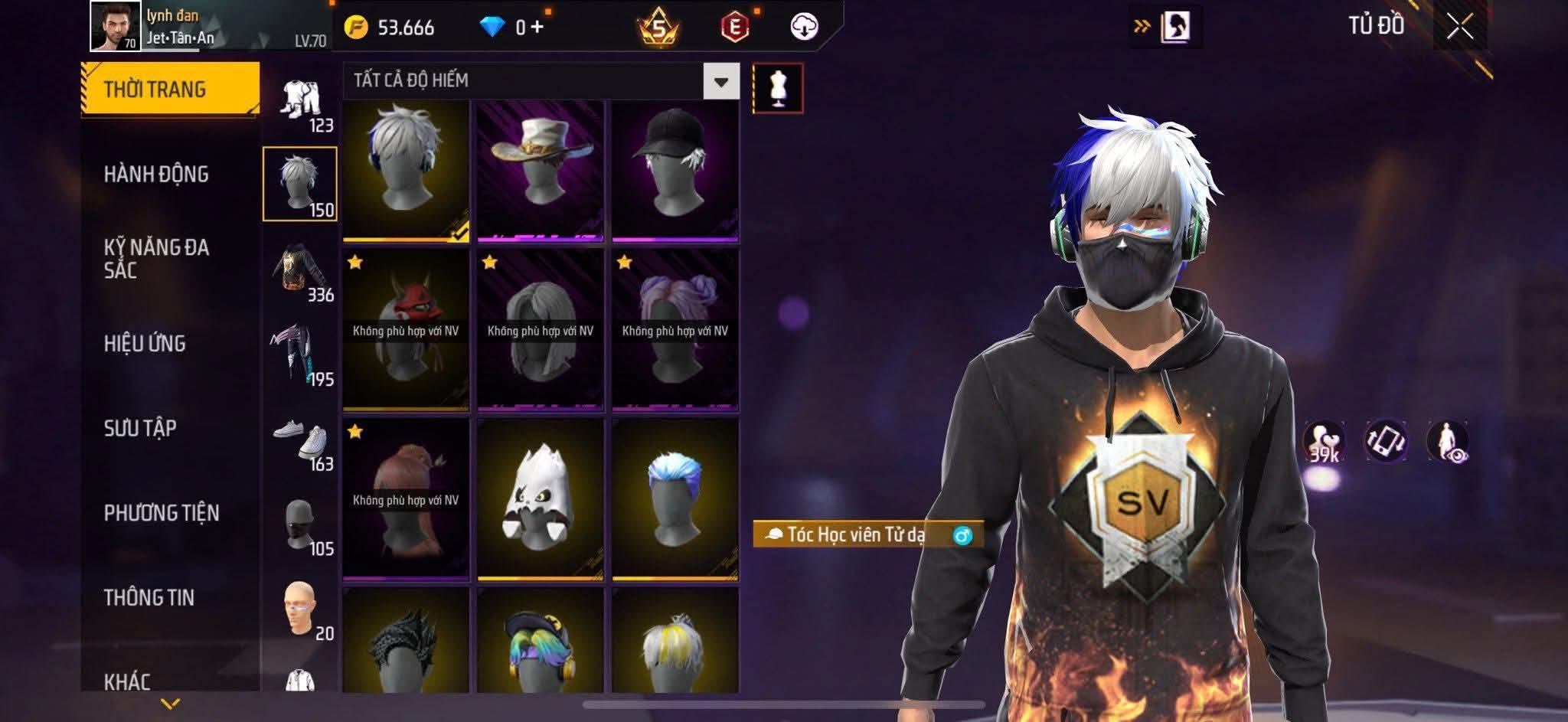
Task: Click the player avatar portrait
Action: (x=116, y=26)
